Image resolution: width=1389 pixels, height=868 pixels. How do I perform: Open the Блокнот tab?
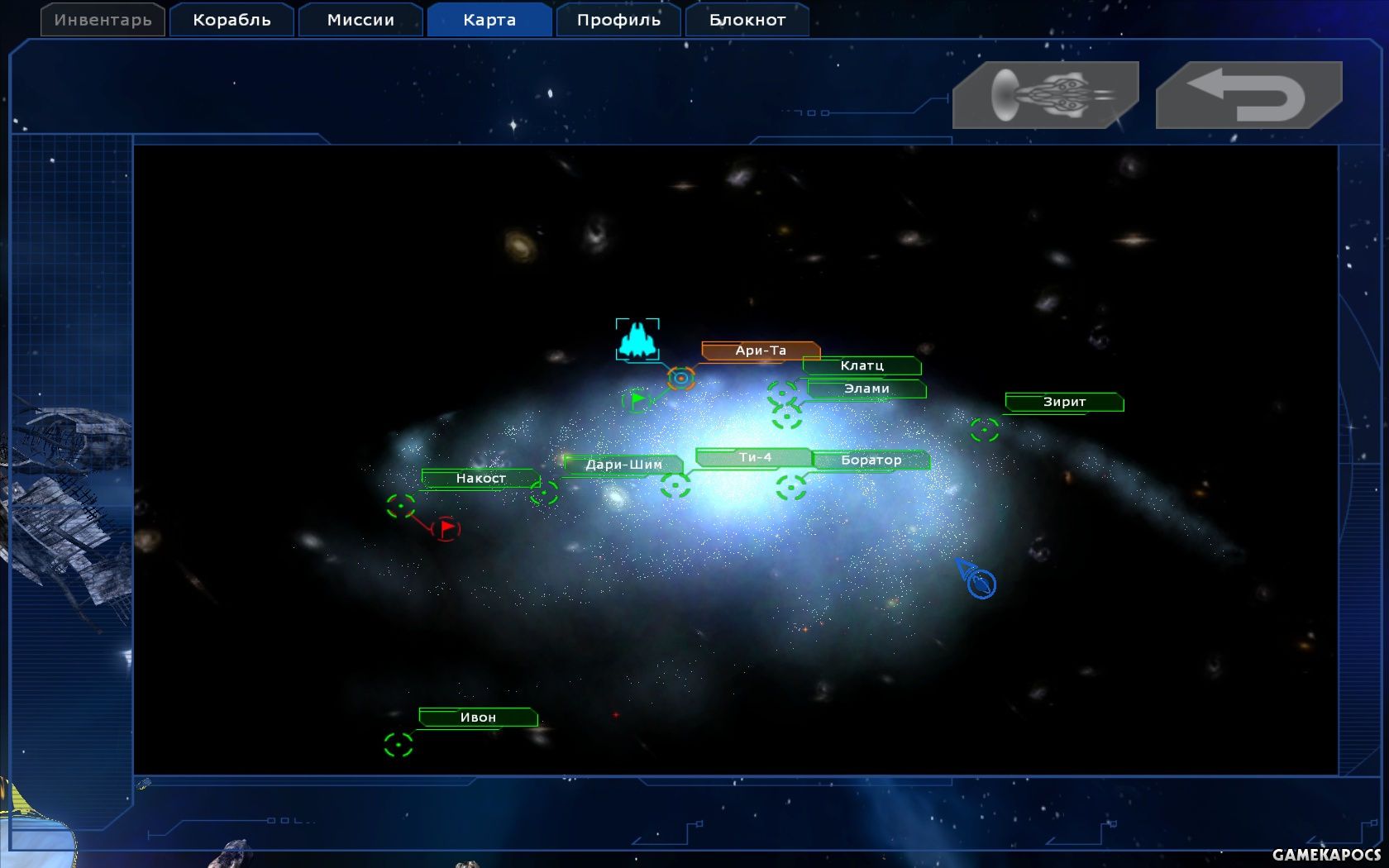click(x=747, y=20)
